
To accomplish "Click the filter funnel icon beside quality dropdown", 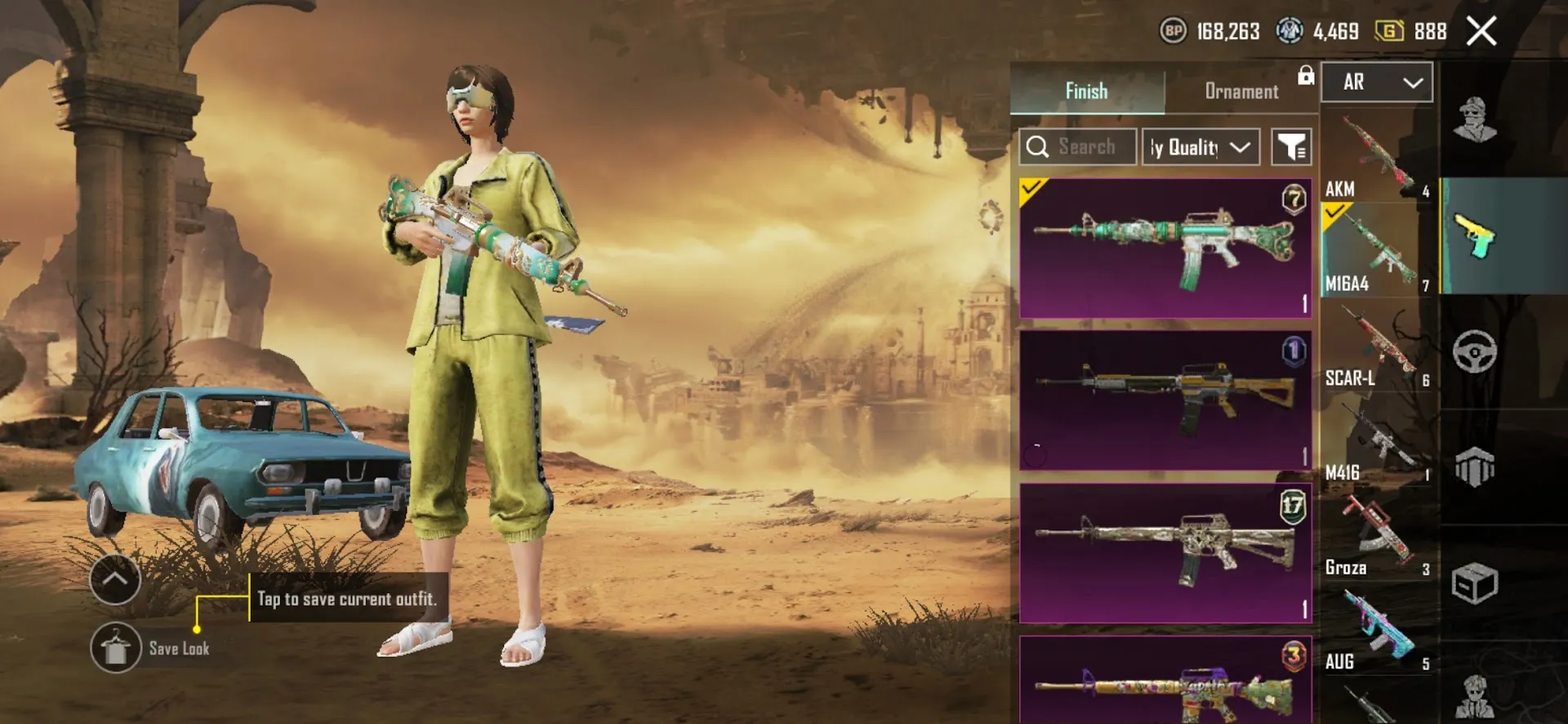I will point(1291,146).
